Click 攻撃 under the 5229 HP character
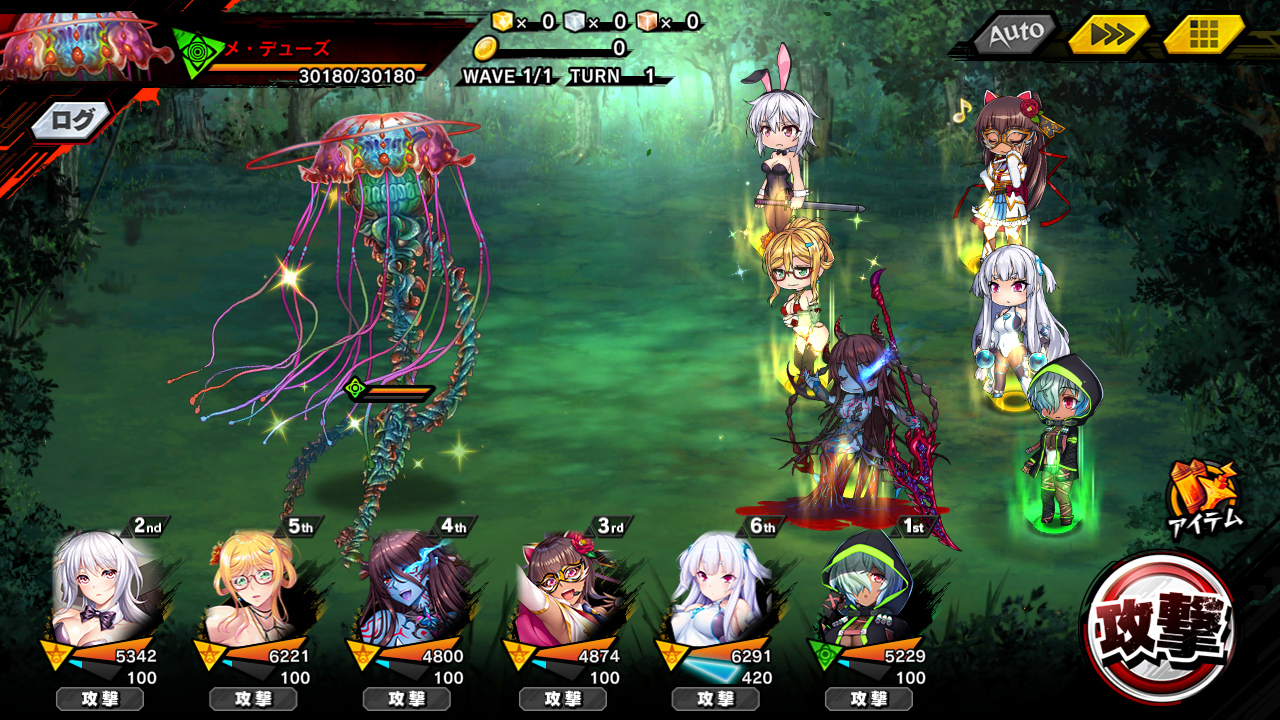1280x720 pixels. (x=870, y=699)
